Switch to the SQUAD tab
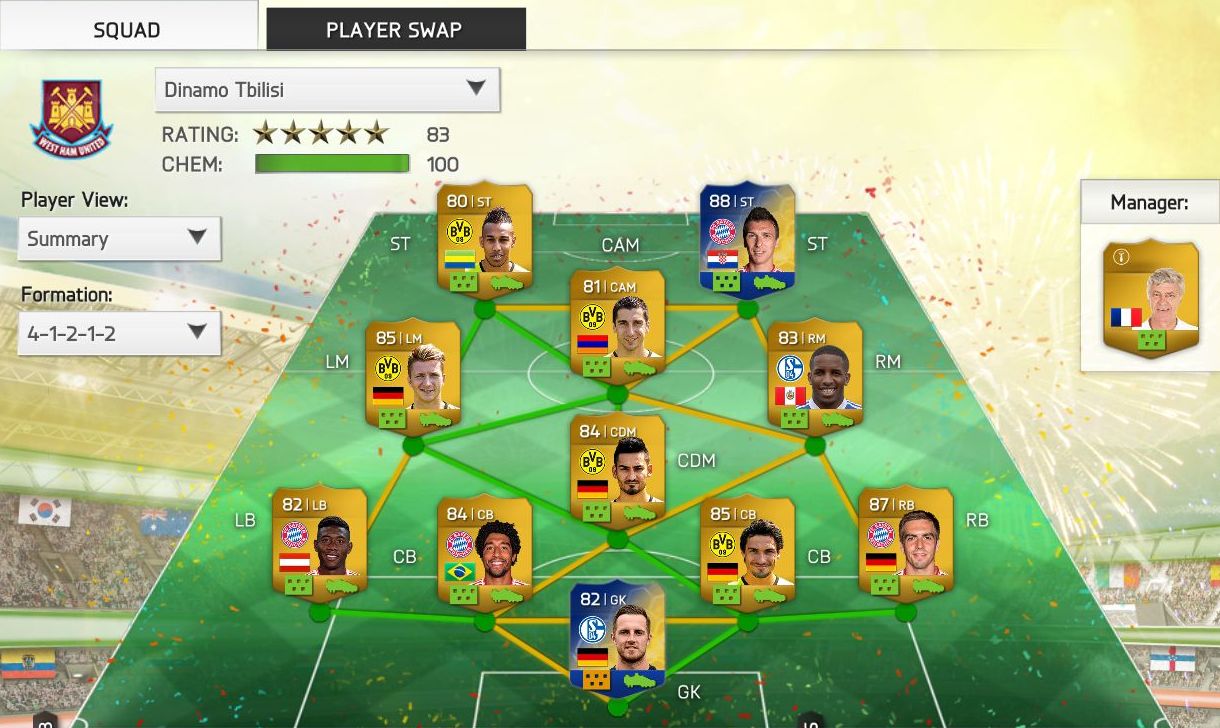1220x728 pixels. click(x=127, y=29)
